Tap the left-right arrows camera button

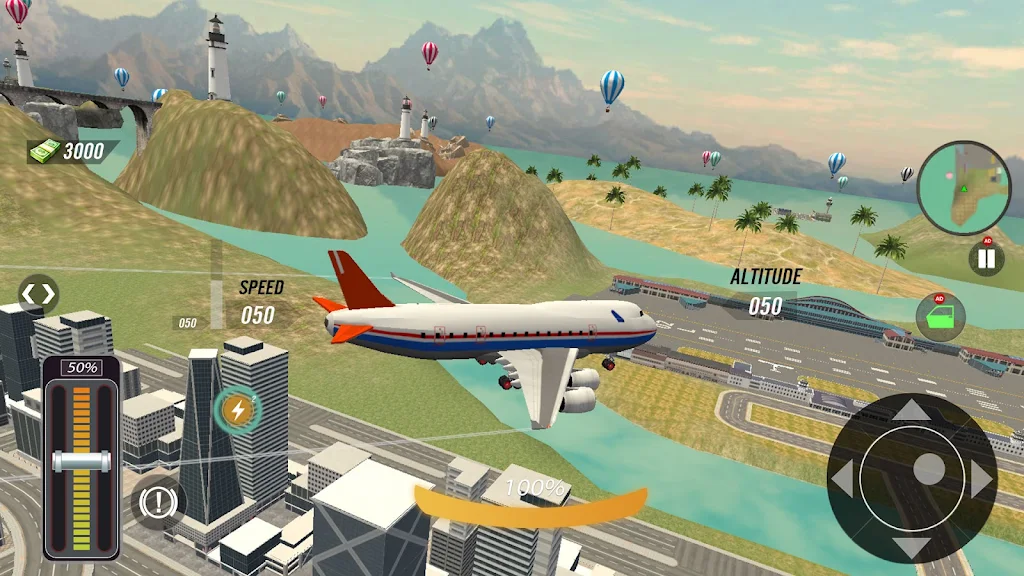[x=39, y=294]
